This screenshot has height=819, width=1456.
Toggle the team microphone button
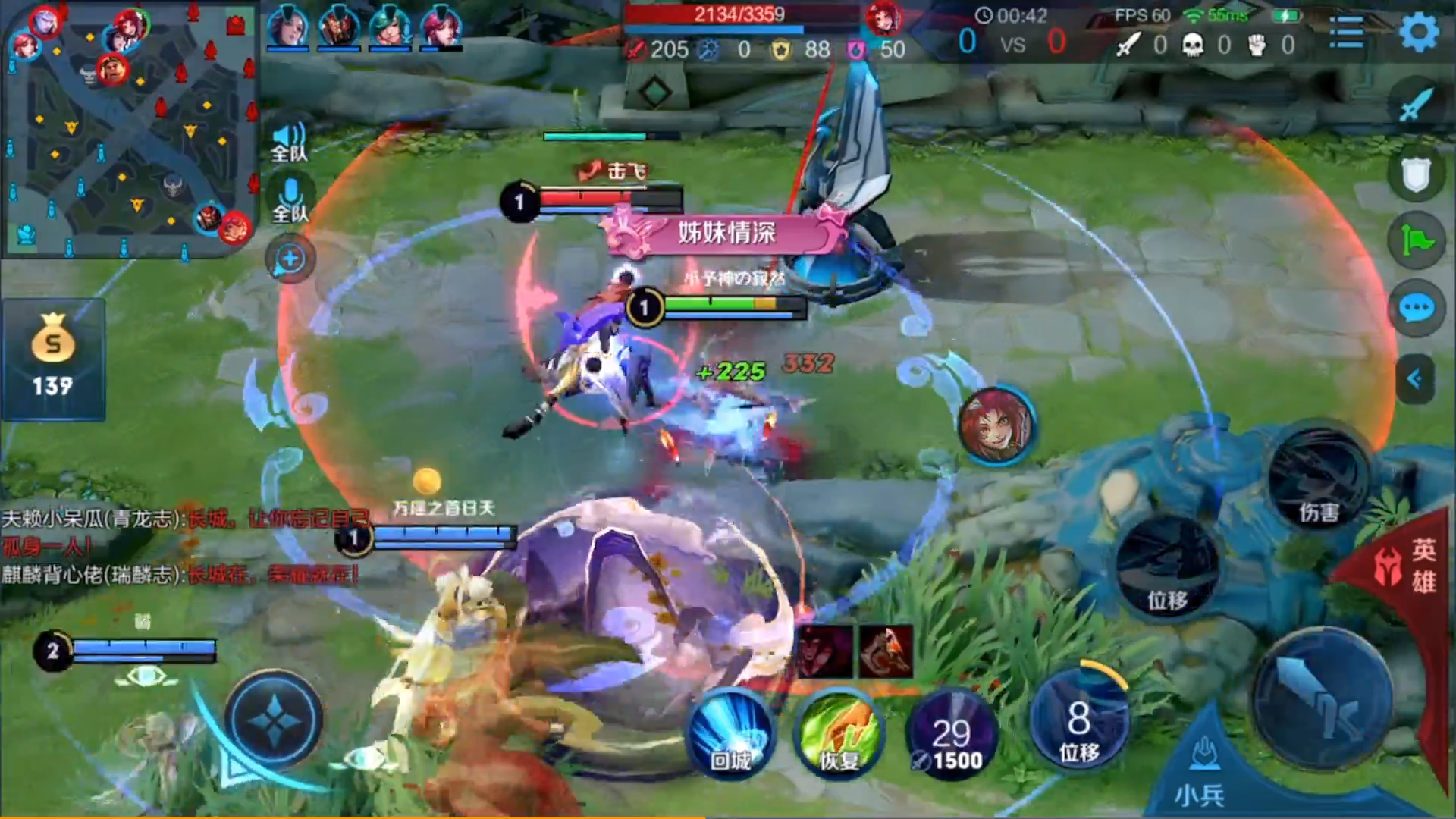tap(290, 200)
